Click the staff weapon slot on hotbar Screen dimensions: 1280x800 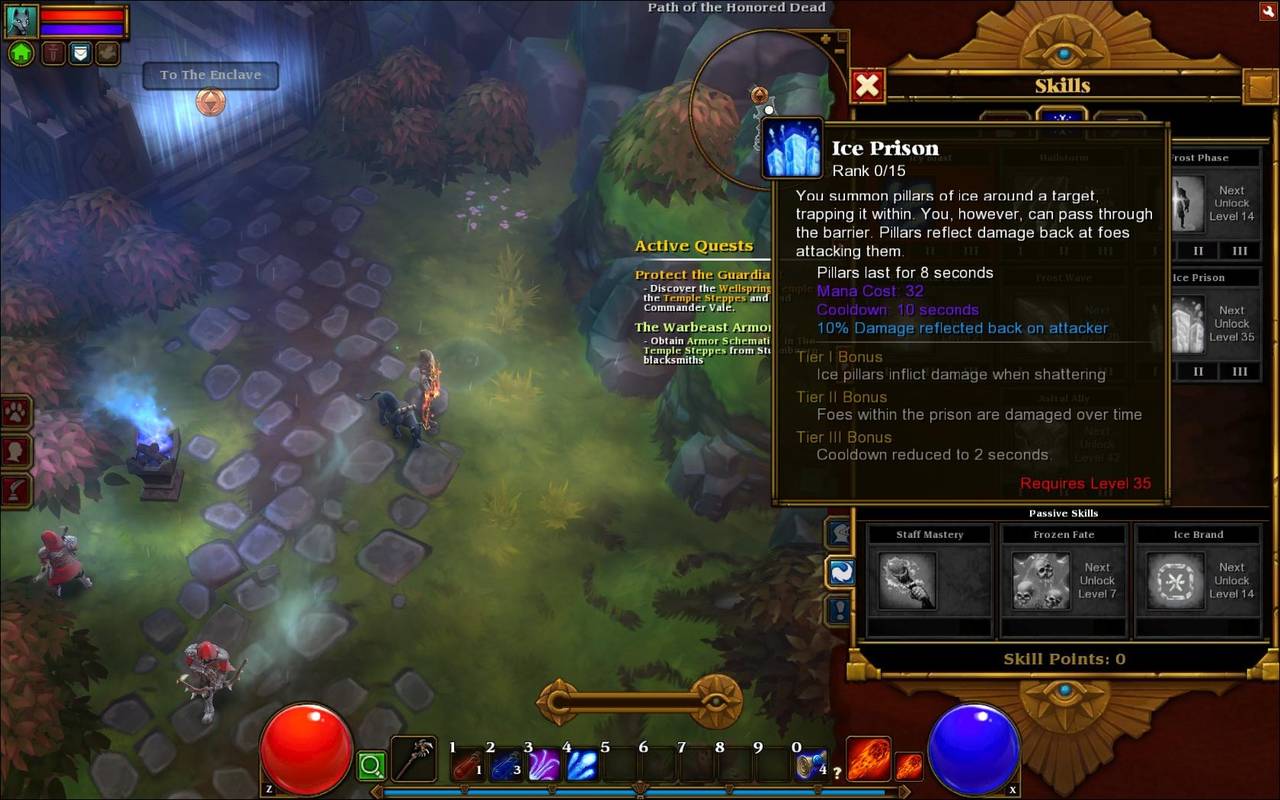(413, 759)
